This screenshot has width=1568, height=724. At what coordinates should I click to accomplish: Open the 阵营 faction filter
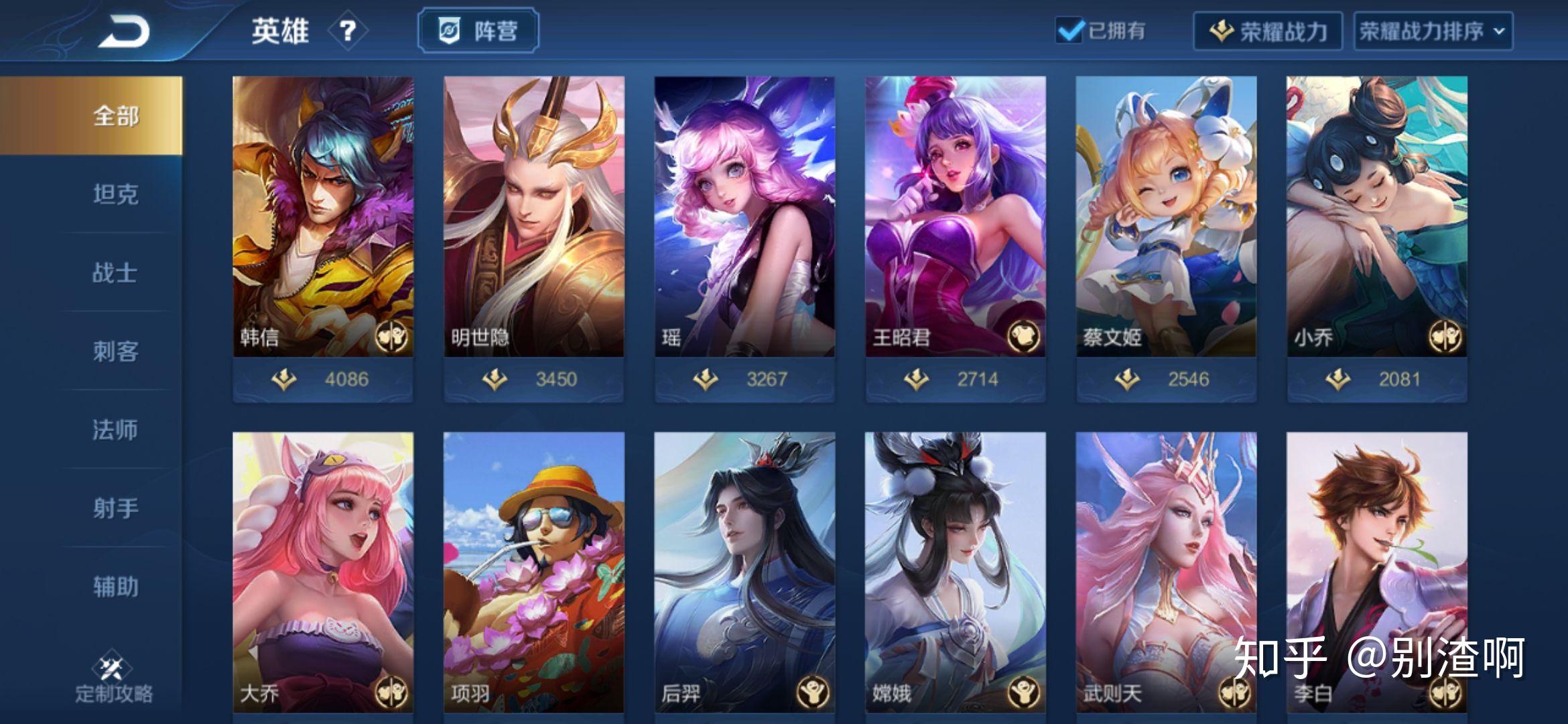pos(478,31)
